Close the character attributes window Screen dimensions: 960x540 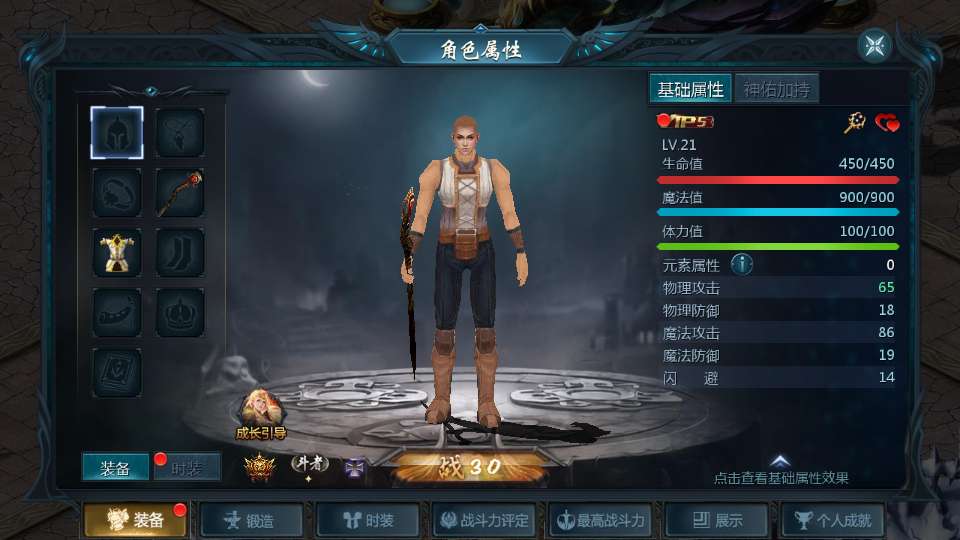tap(874, 46)
